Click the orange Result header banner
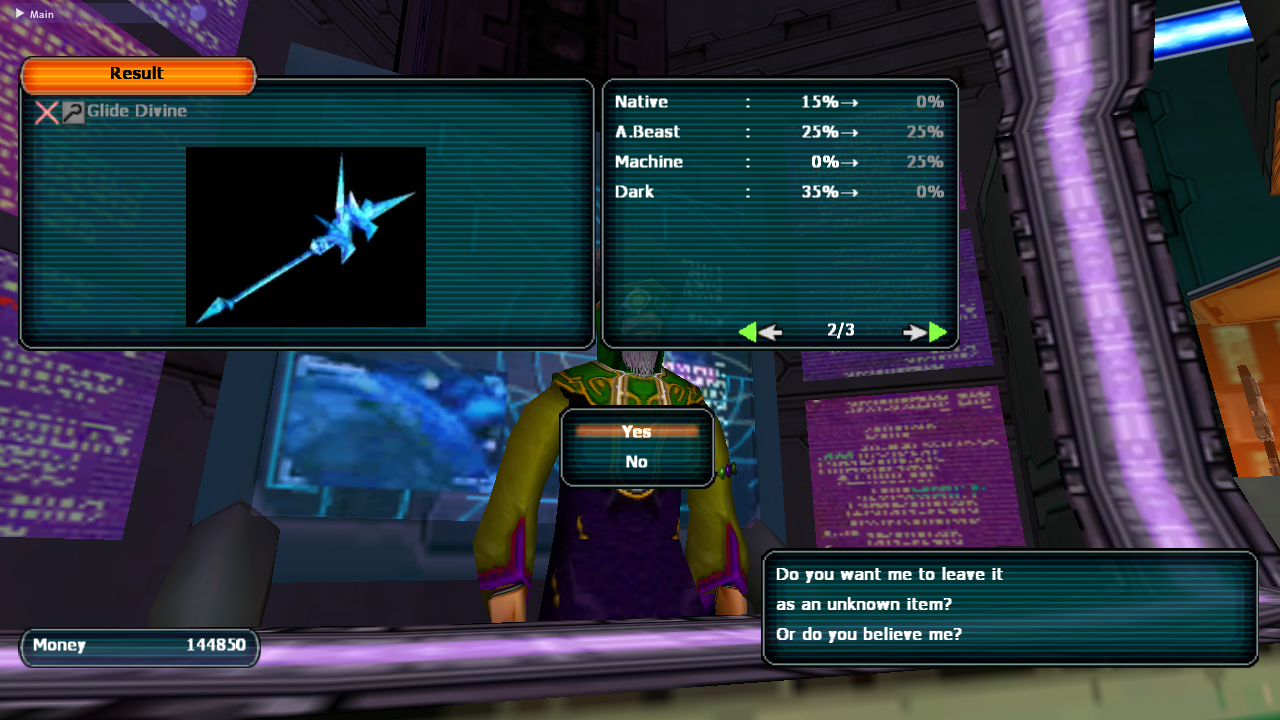 137,73
